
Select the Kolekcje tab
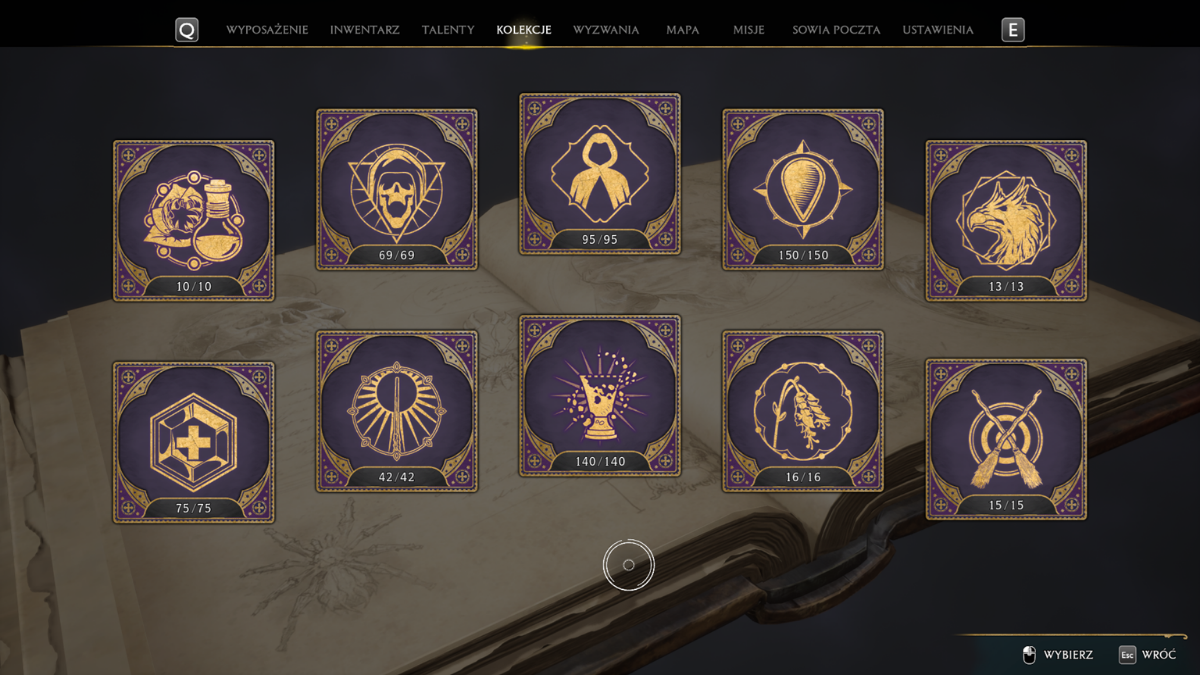(x=524, y=30)
